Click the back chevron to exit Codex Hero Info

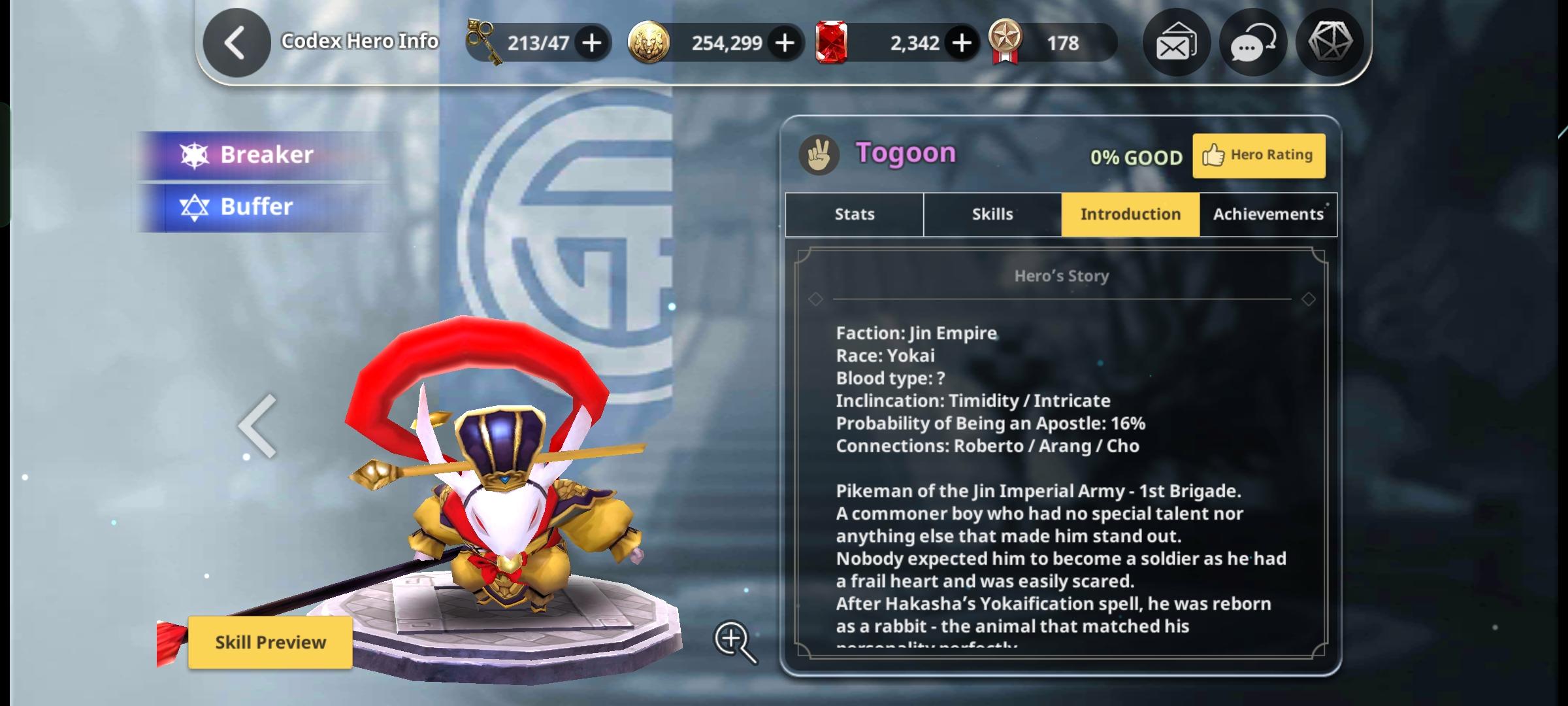pyautogui.click(x=237, y=42)
